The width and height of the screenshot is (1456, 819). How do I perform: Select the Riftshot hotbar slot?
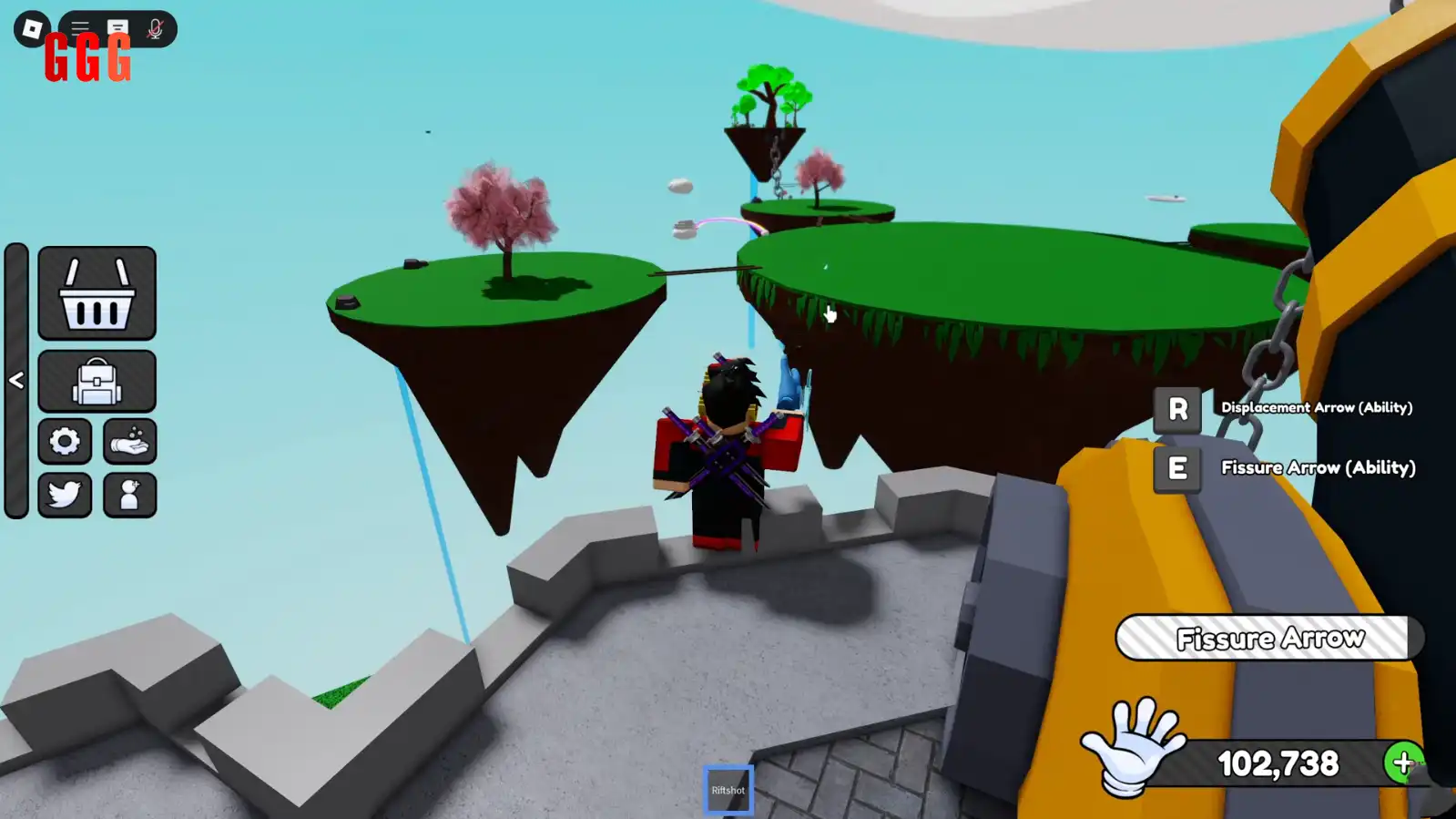point(728,790)
